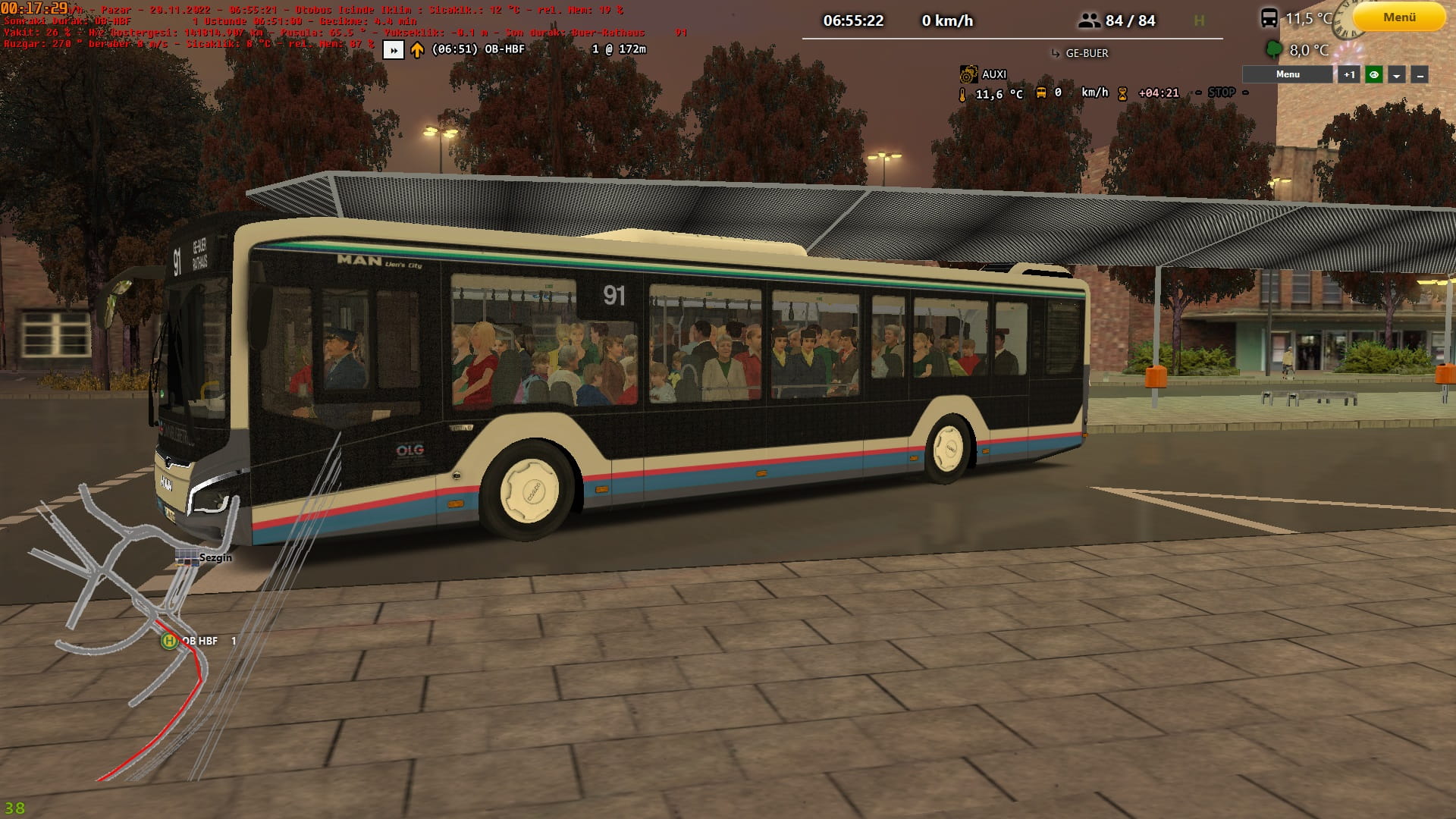Click the Sezgin player marker on the minimap
1456x819 pixels.
[x=187, y=558]
